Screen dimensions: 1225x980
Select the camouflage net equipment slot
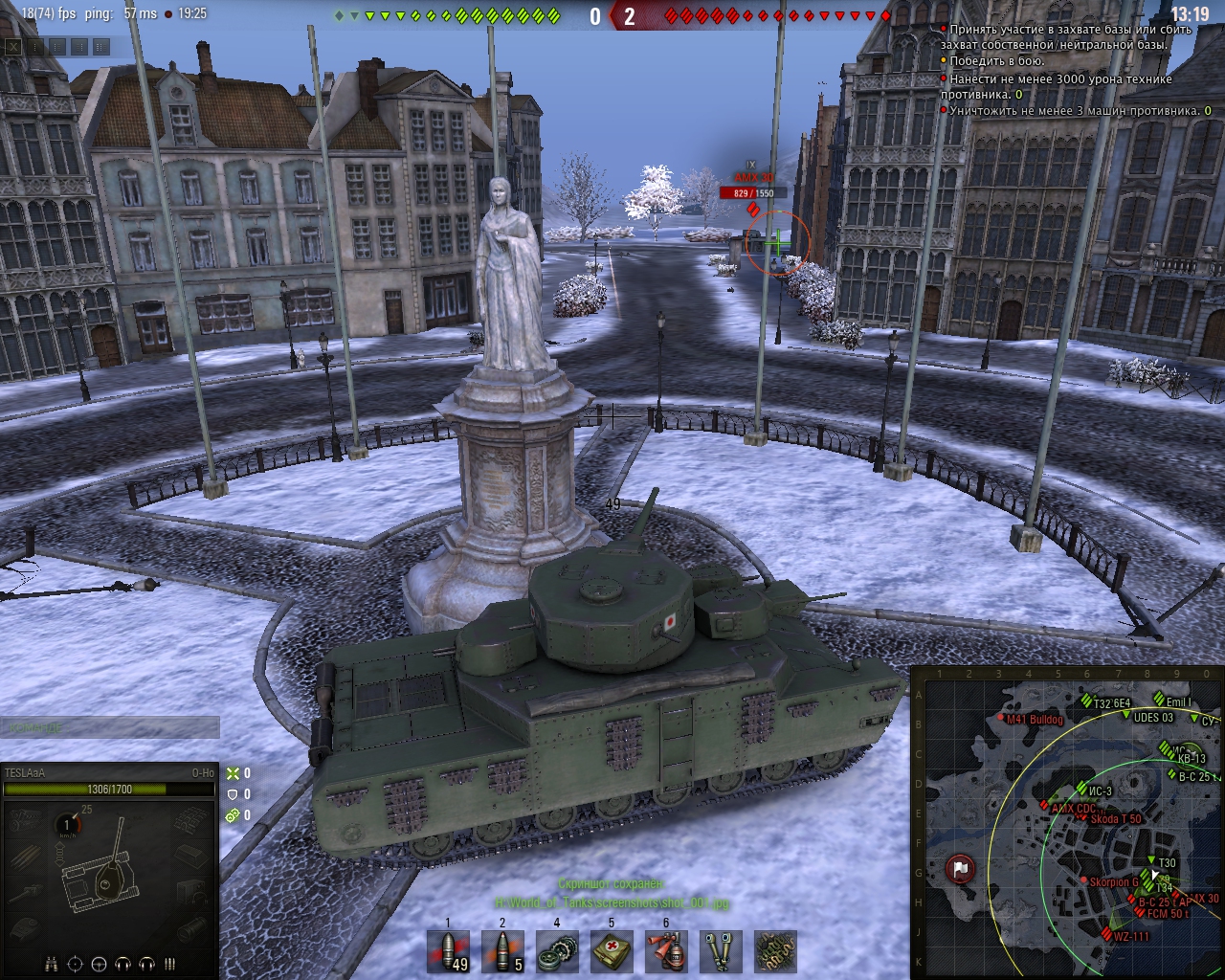pos(774,951)
